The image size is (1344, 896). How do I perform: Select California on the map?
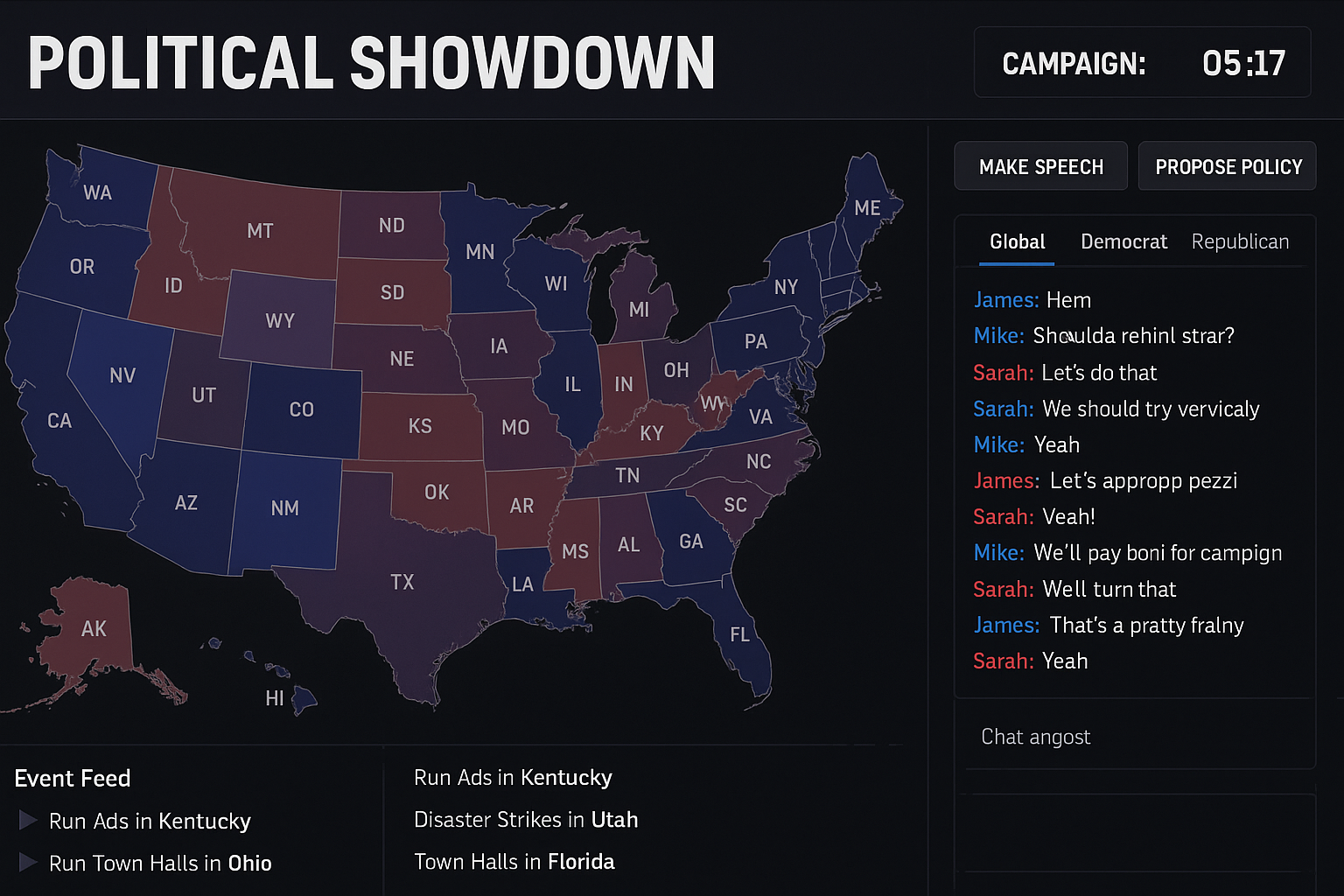[x=61, y=420]
